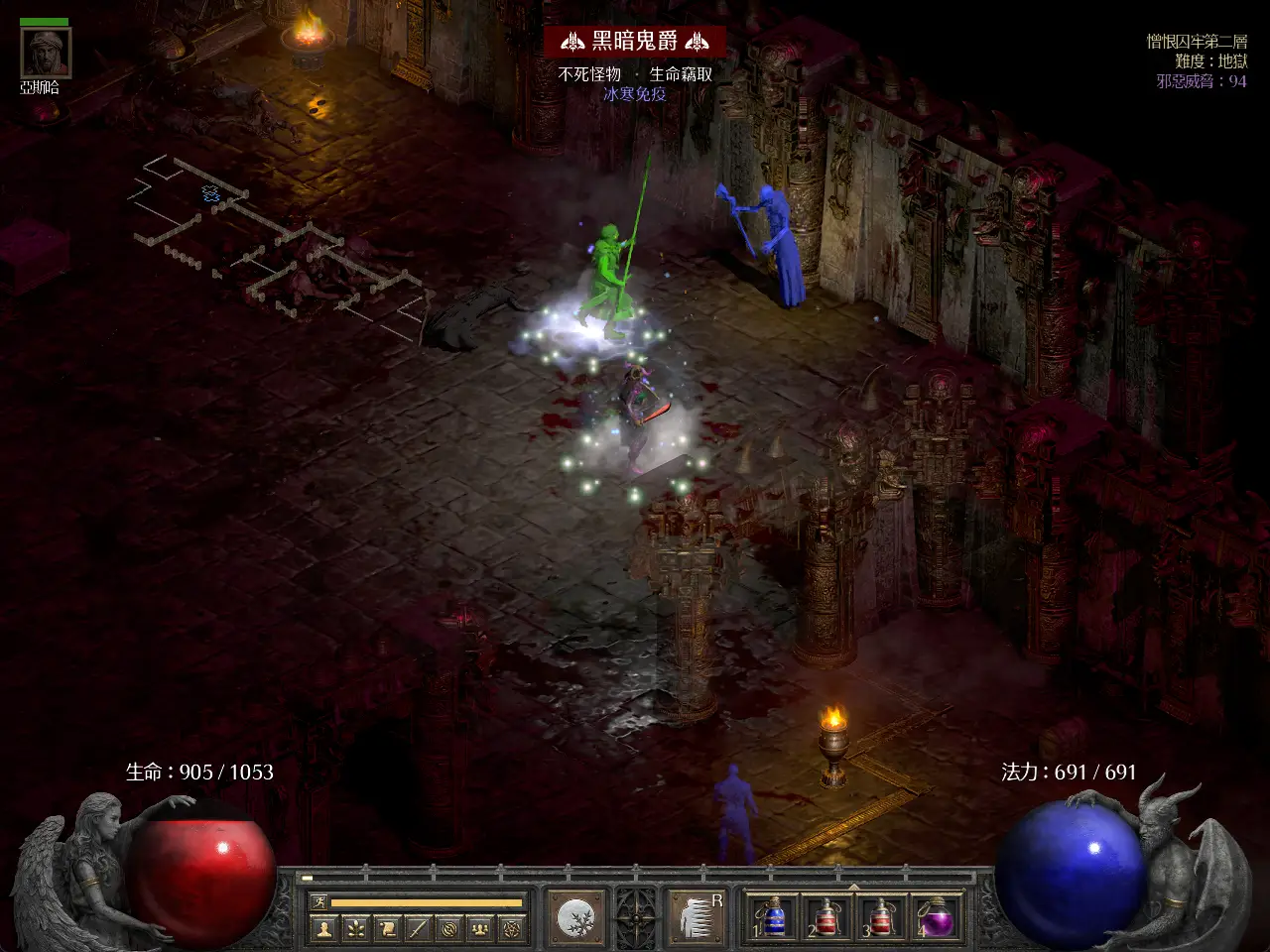
Task: Select the left-click snowflake orb skill
Action: 576,916
